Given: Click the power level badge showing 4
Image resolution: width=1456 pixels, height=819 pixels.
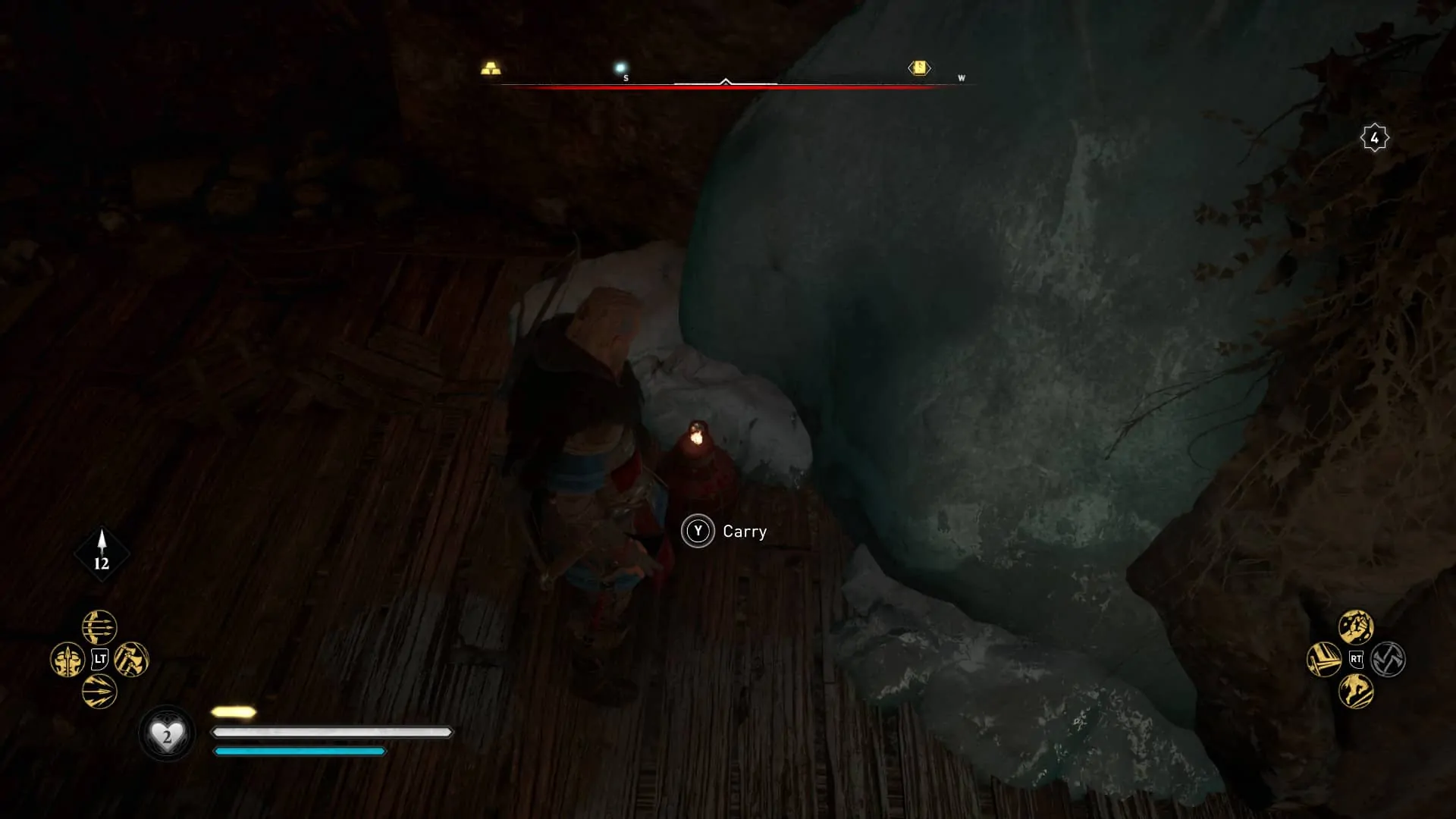Looking at the screenshot, I should coord(1374,136).
